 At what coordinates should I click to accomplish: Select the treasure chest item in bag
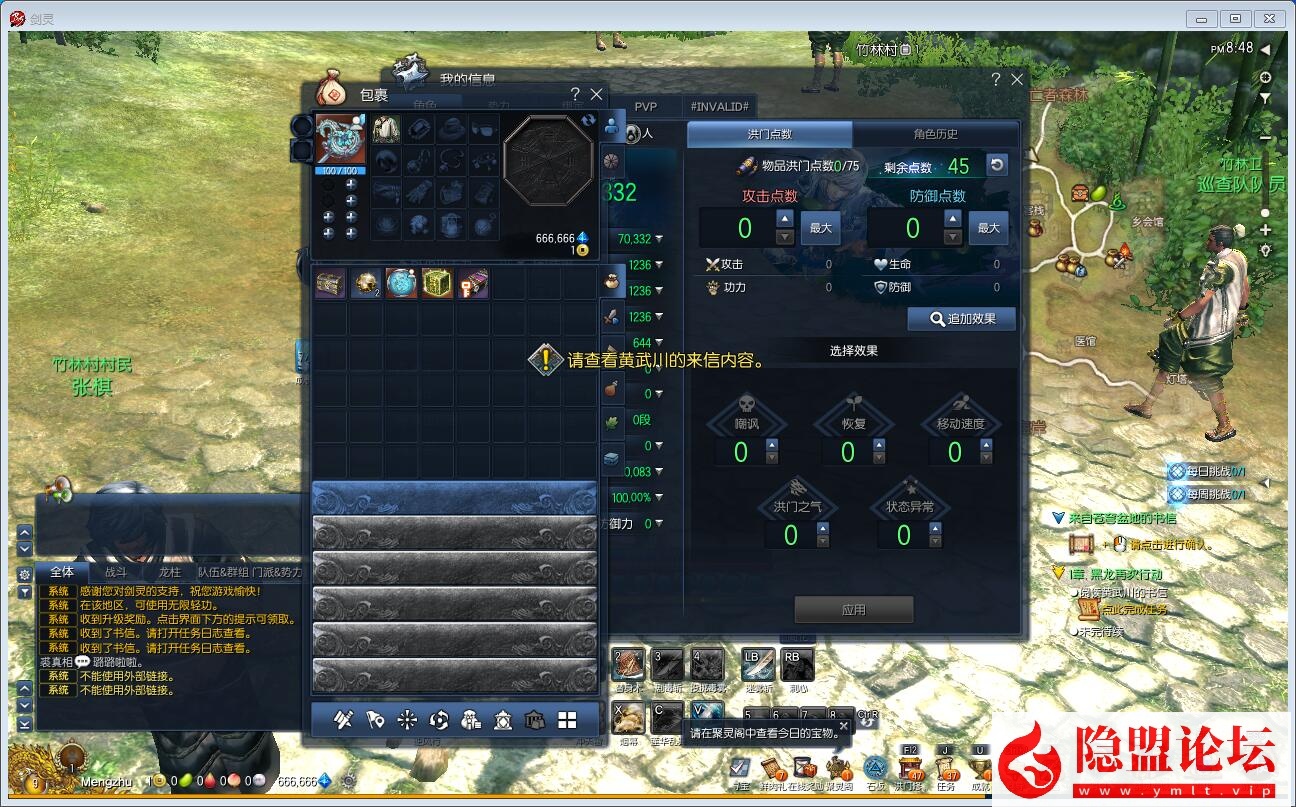pos(330,284)
